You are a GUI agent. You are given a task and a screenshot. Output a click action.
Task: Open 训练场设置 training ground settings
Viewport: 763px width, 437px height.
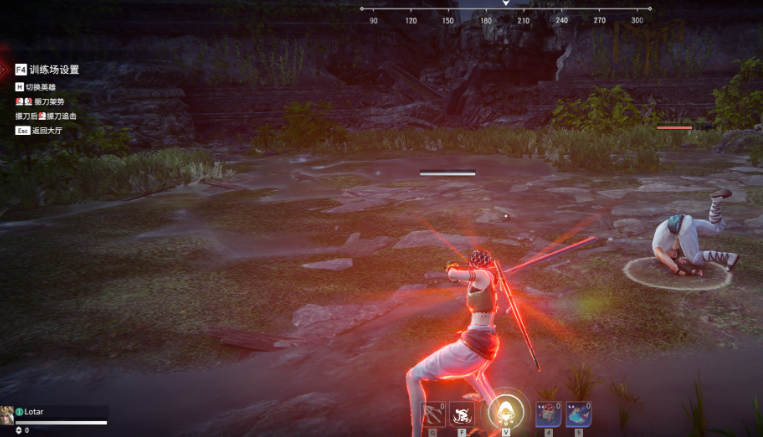[47, 70]
